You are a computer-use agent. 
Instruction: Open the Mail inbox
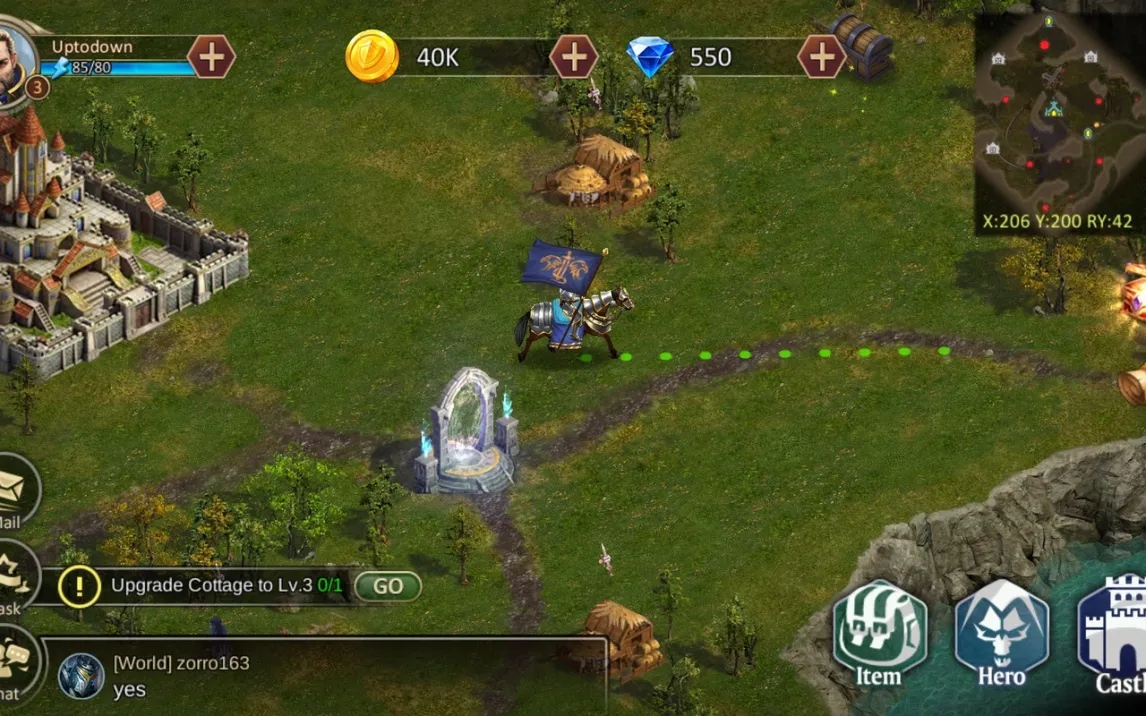point(14,492)
